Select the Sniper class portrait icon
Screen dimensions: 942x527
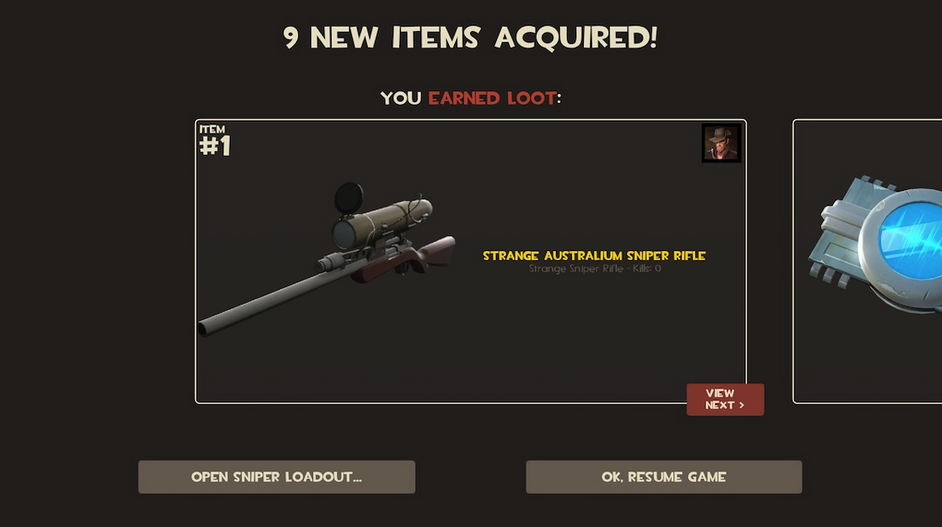(721, 143)
